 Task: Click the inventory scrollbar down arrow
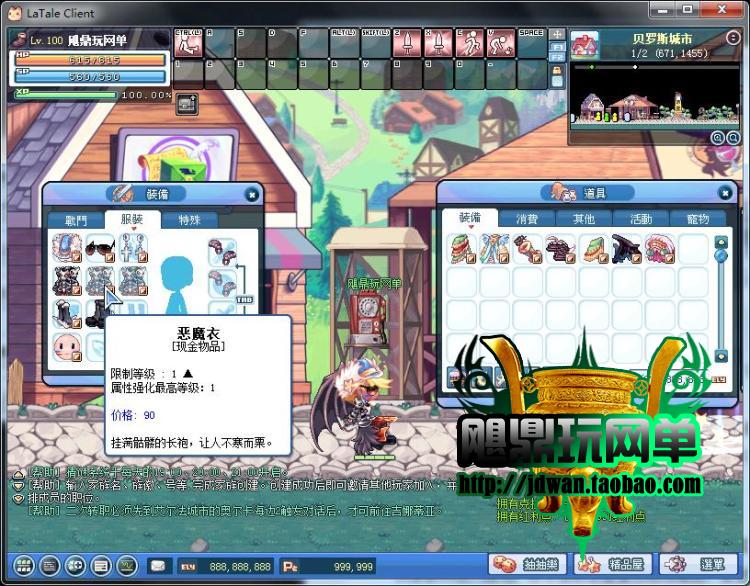click(x=721, y=356)
